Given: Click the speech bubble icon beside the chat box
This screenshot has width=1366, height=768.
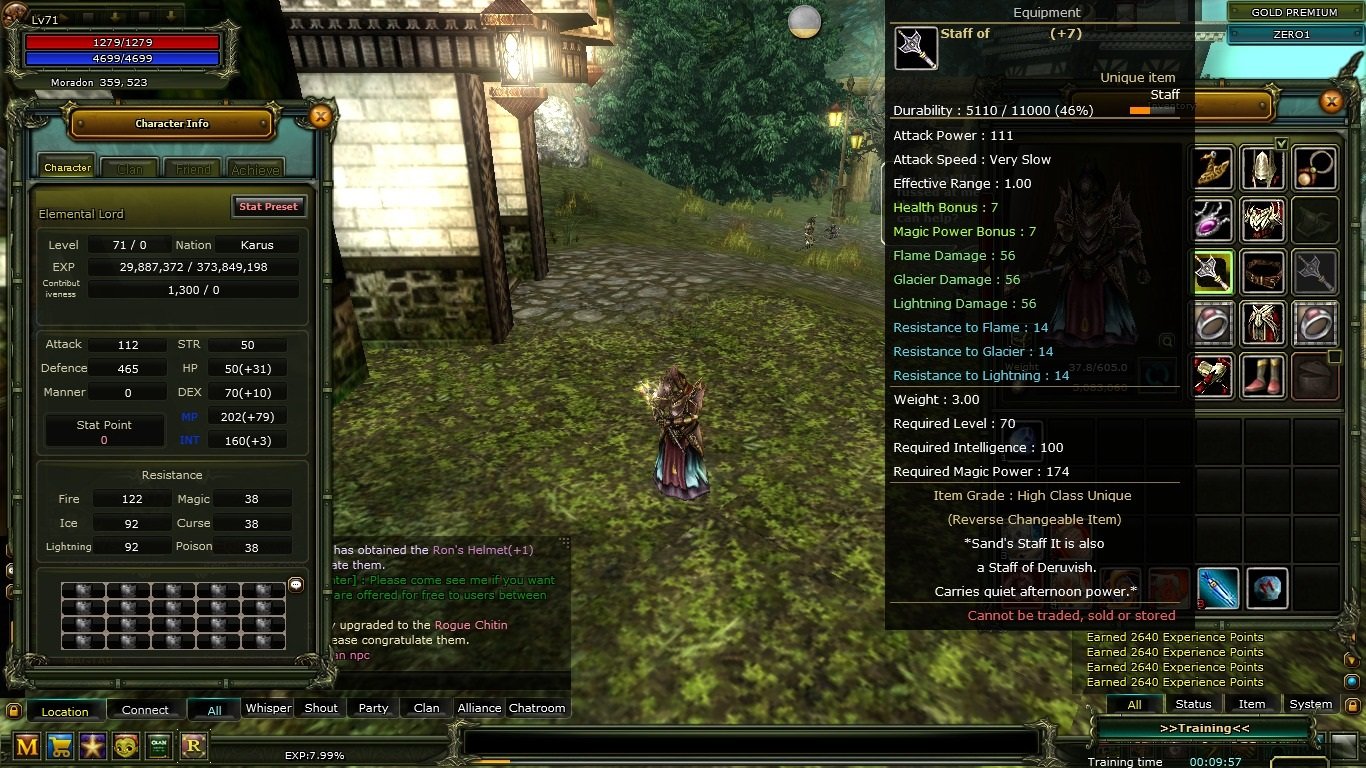Looking at the screenshot, I should tap(295, 585).
